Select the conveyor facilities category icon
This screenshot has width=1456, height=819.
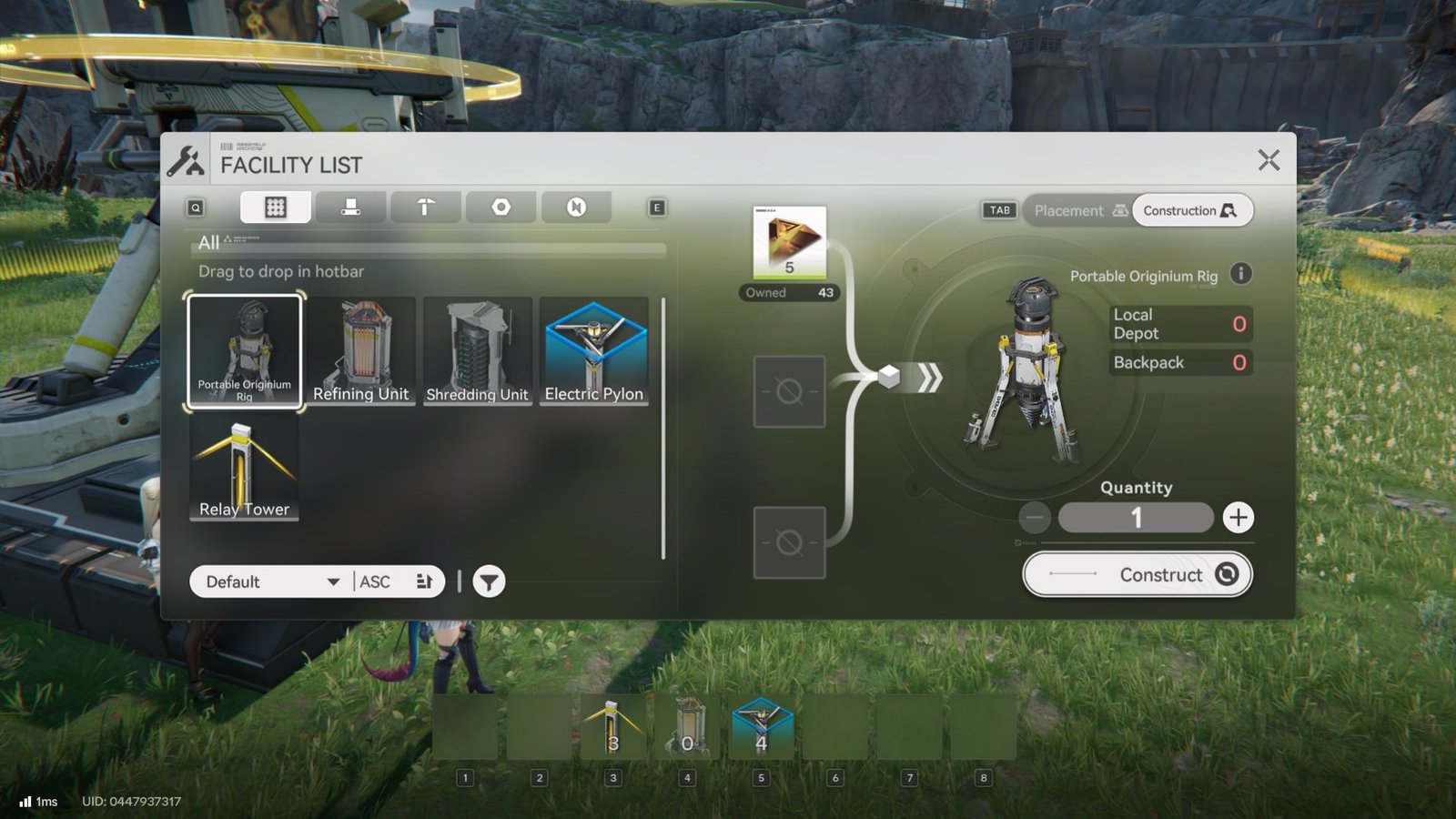coord(350,207)
